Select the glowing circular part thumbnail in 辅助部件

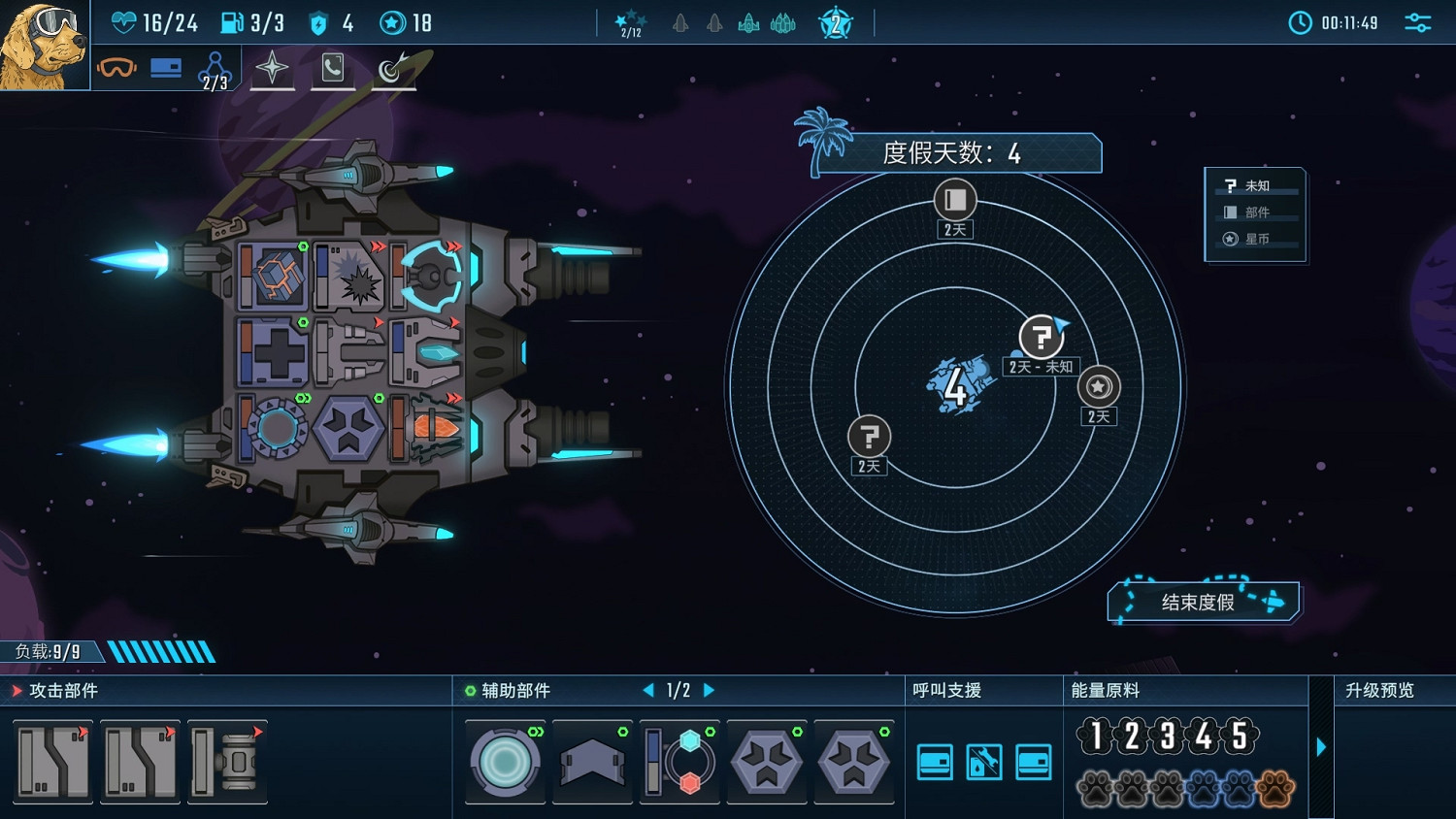coord(505,762)
